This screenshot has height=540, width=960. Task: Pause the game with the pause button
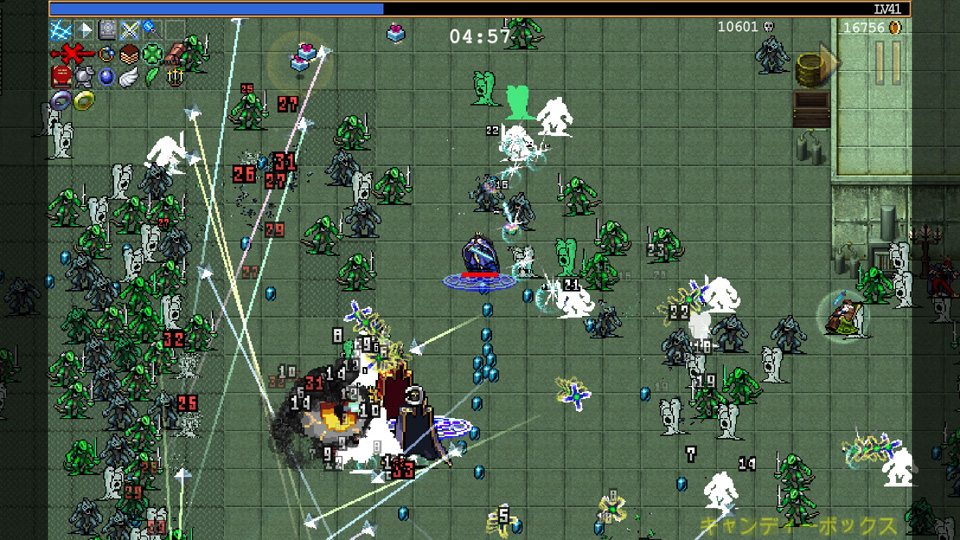point(888,62)
